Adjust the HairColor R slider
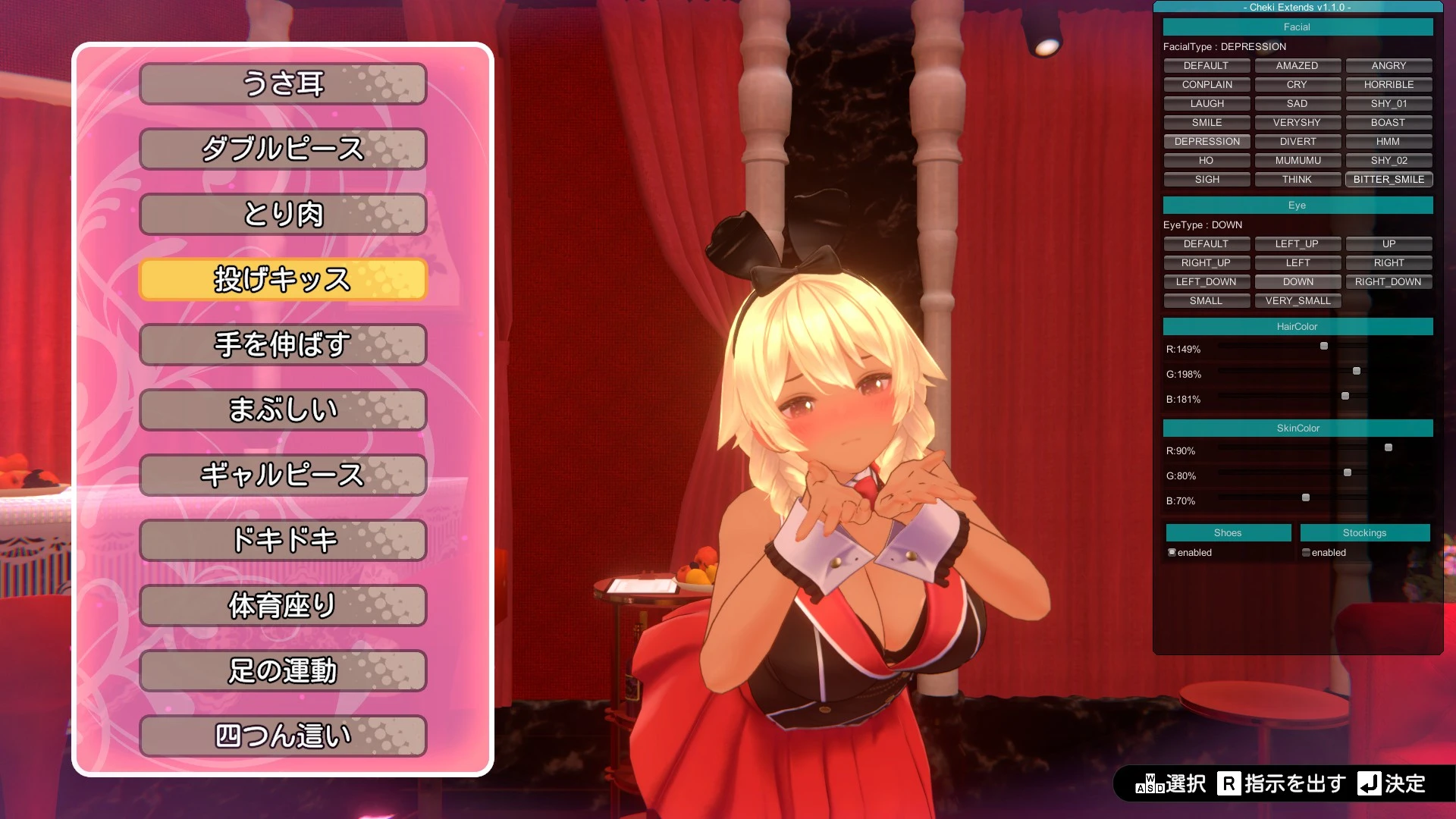 (1324, 346)
